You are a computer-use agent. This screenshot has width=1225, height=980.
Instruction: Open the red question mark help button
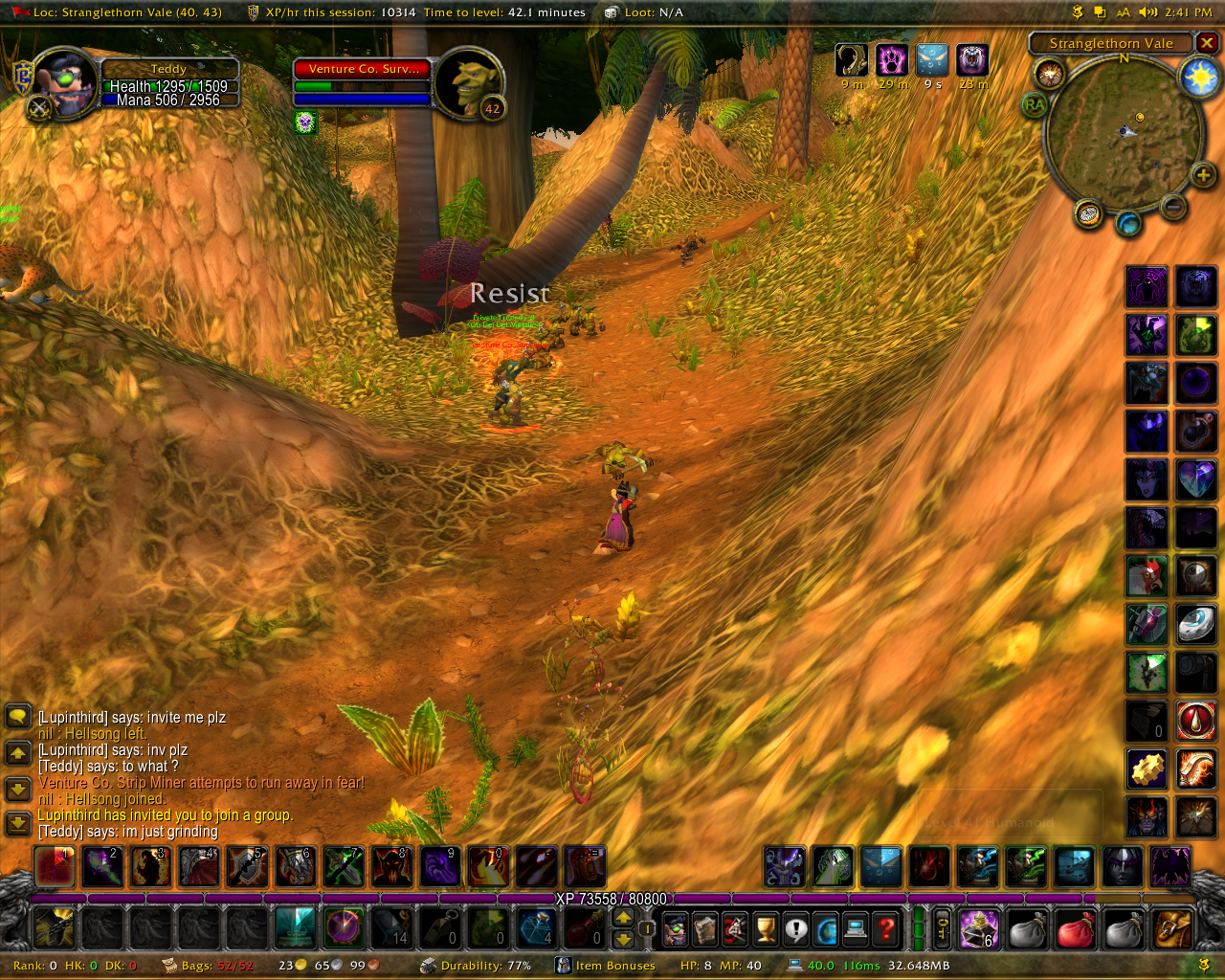pos(886,928)
